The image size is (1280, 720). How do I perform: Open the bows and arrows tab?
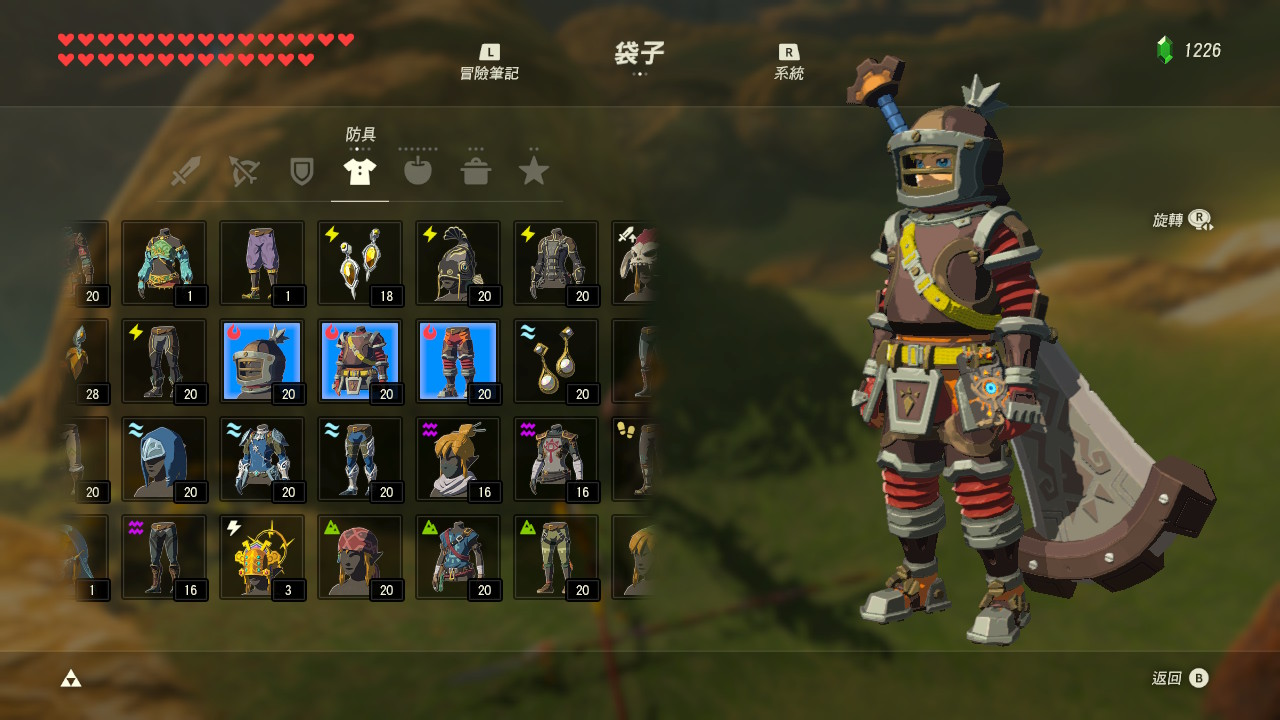click(243, 170)
